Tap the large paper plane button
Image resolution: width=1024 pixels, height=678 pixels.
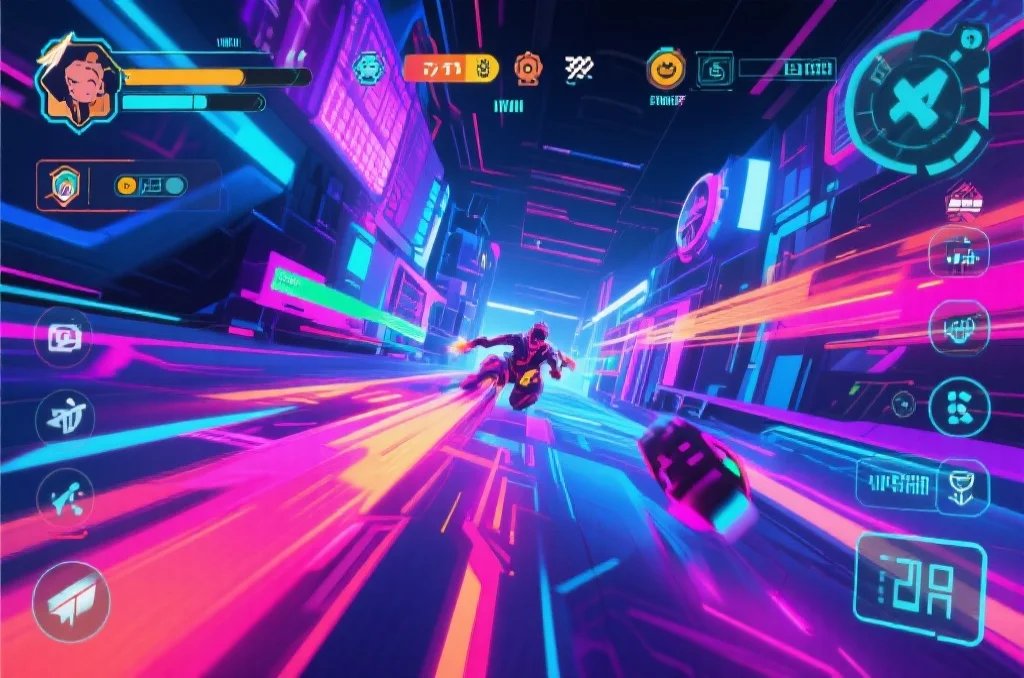point(70,600)
